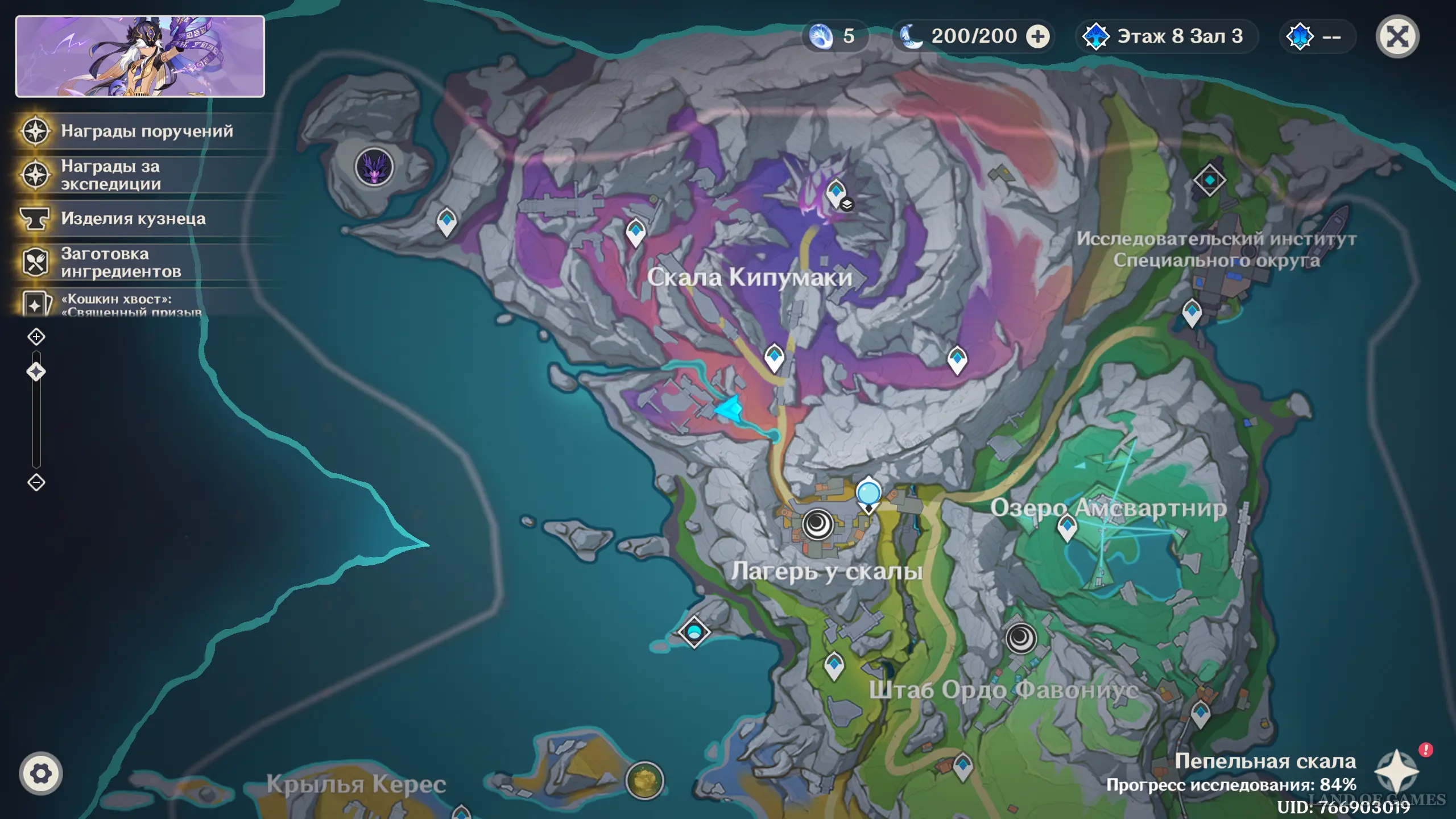
Task: Select the golden round boss marker near Крылья Керес
Action: coord(644,780)
